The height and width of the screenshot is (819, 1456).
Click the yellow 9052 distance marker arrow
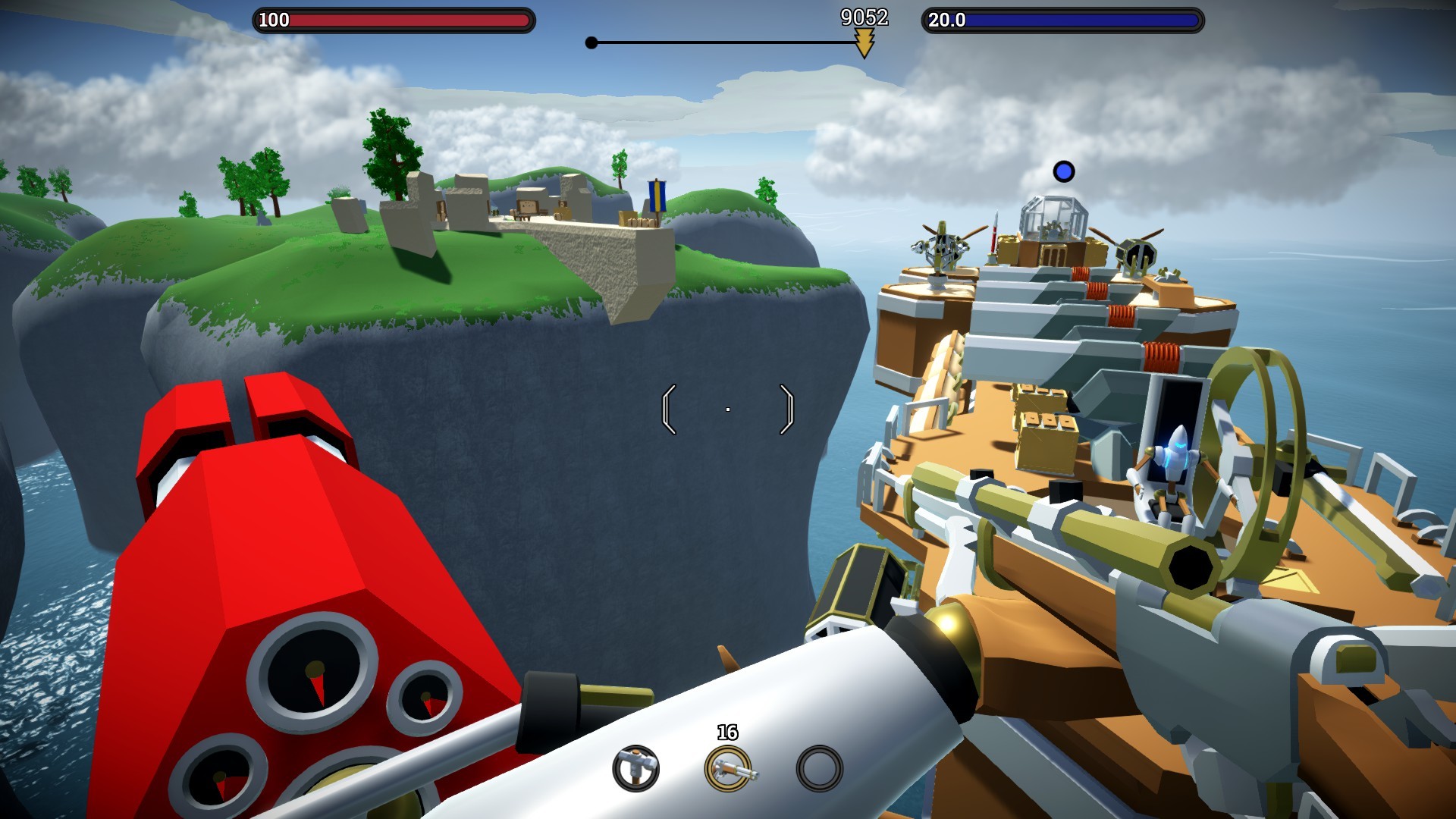click(865, 44)
